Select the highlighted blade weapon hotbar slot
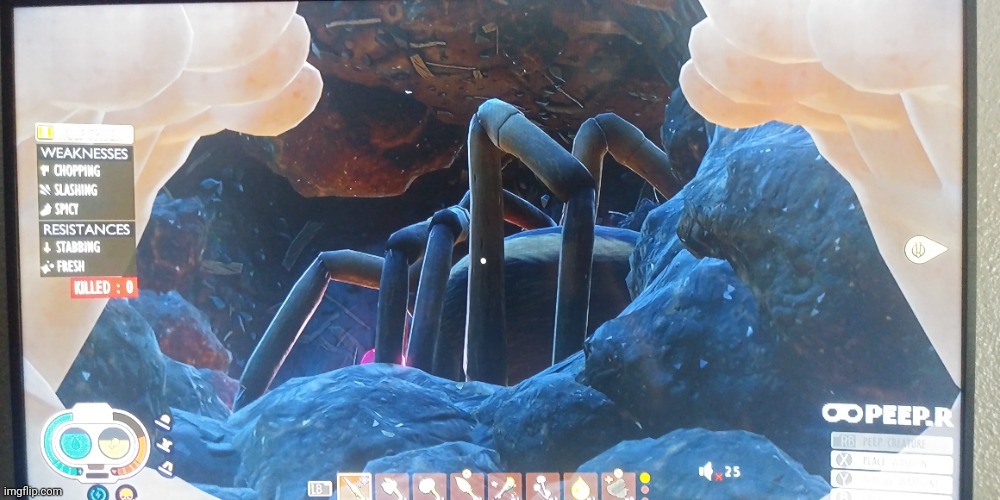Image resolution: width=1000 pixels, height=500 pixels. coord(354,487)
